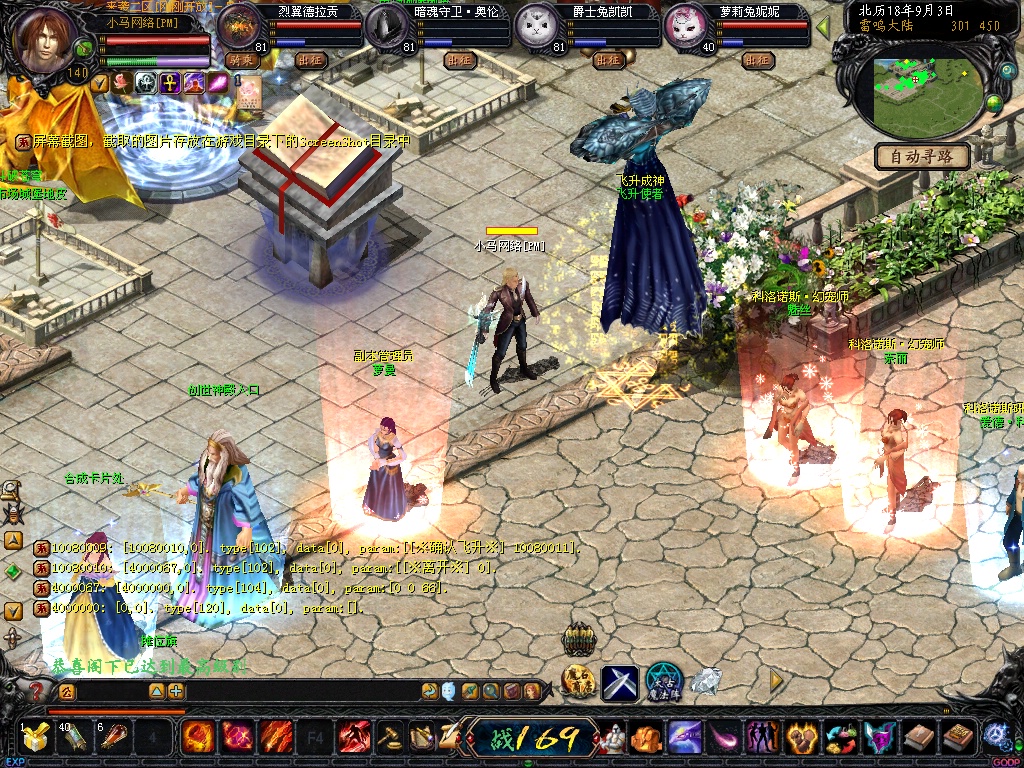Click the crossed swords icon above the hotbar
Screen dimensions: 1024x768
pos(619,682)
